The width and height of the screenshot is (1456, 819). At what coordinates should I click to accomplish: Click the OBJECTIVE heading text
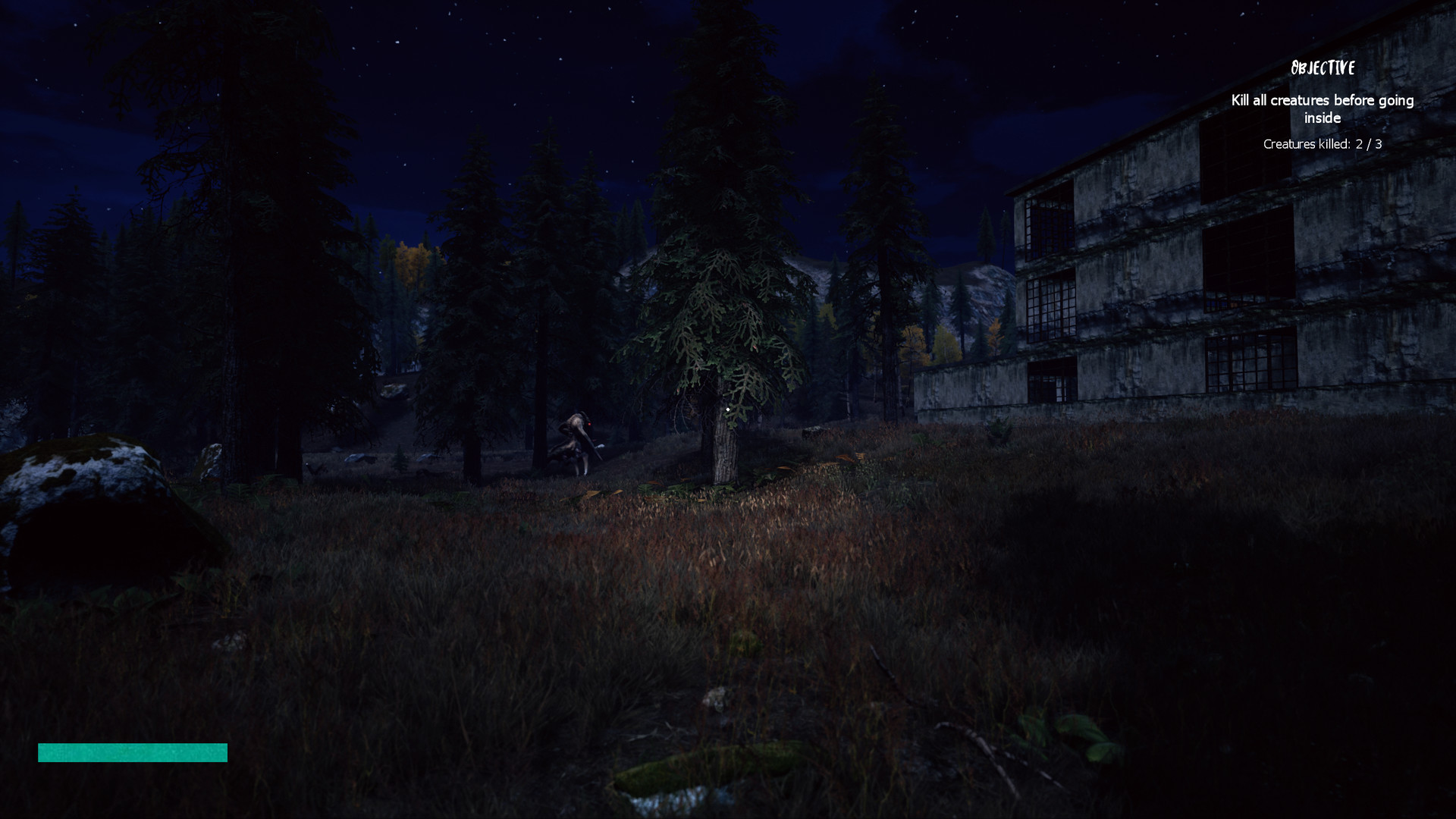coord(1323,67)
